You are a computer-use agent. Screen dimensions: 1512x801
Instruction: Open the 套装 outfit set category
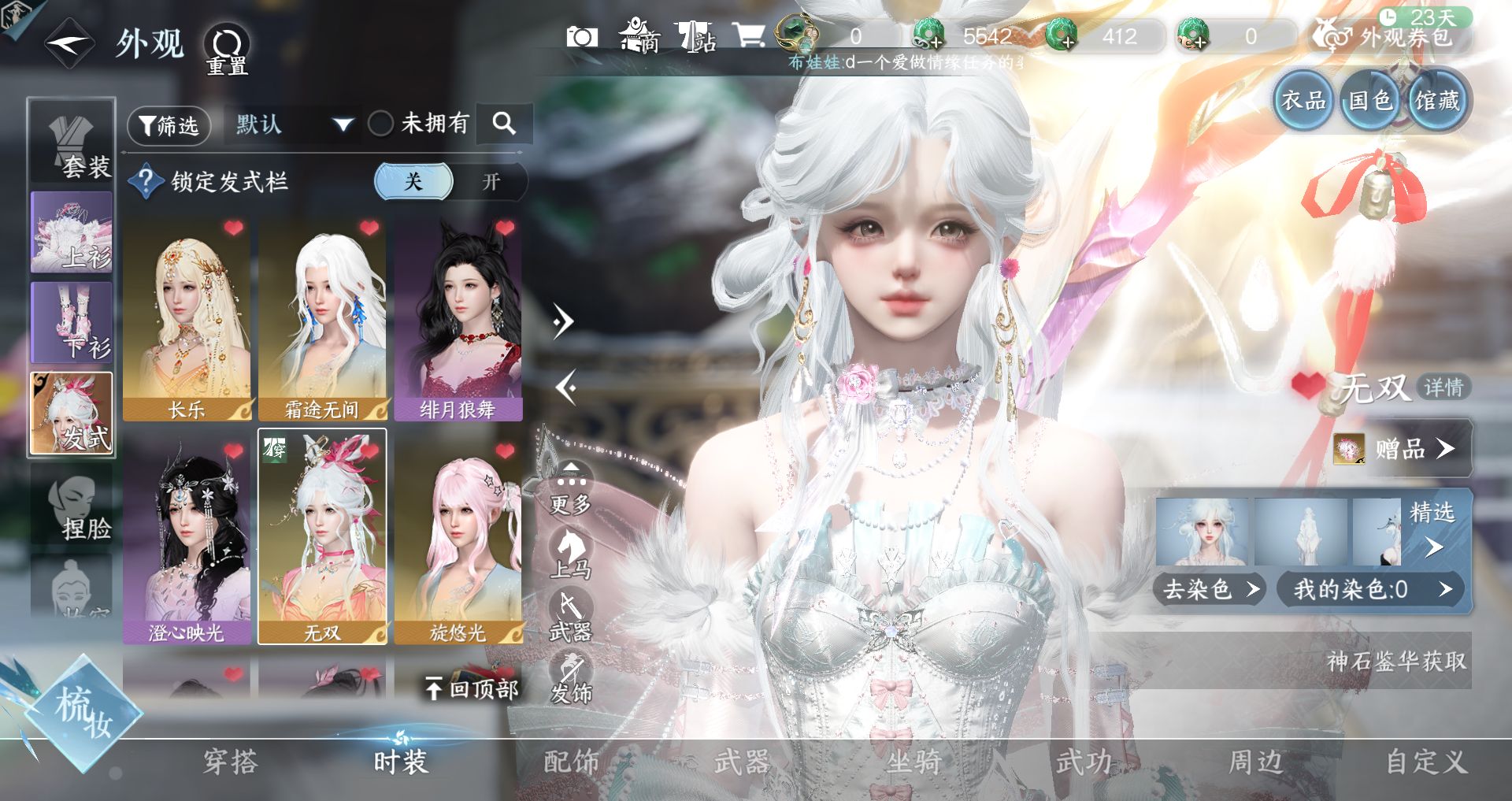point(72,143)
